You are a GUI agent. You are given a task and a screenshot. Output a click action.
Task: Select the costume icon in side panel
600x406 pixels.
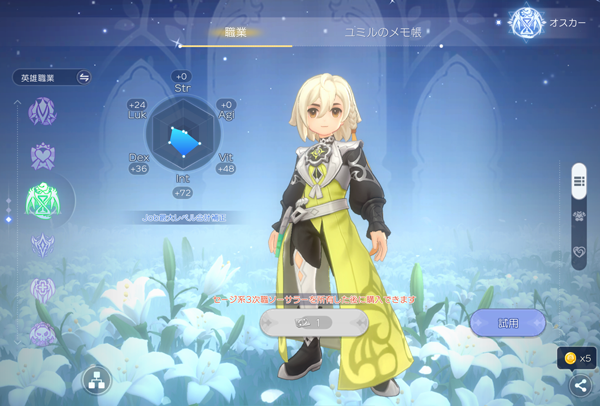pyautogui.click(x=579, y=216)
